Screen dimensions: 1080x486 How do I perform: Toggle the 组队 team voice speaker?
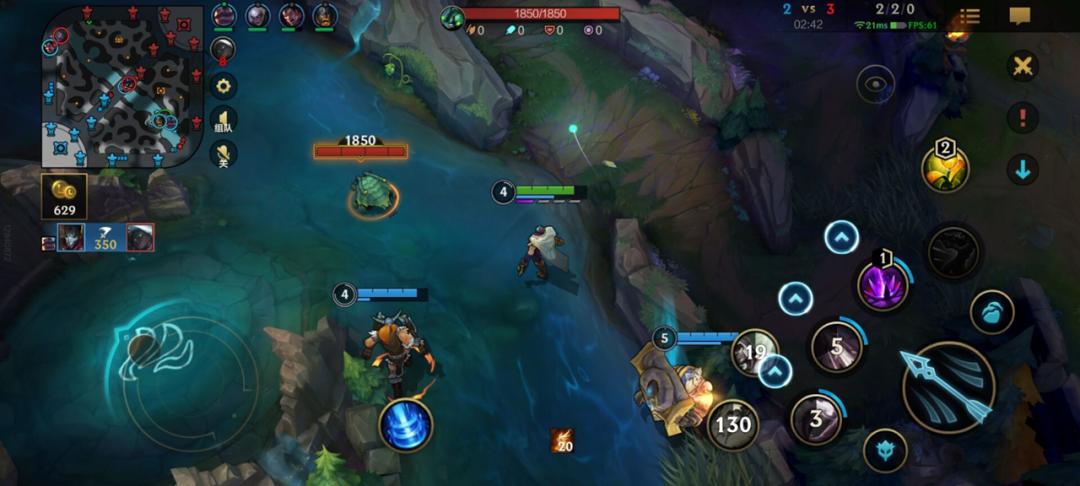point(224,120)
